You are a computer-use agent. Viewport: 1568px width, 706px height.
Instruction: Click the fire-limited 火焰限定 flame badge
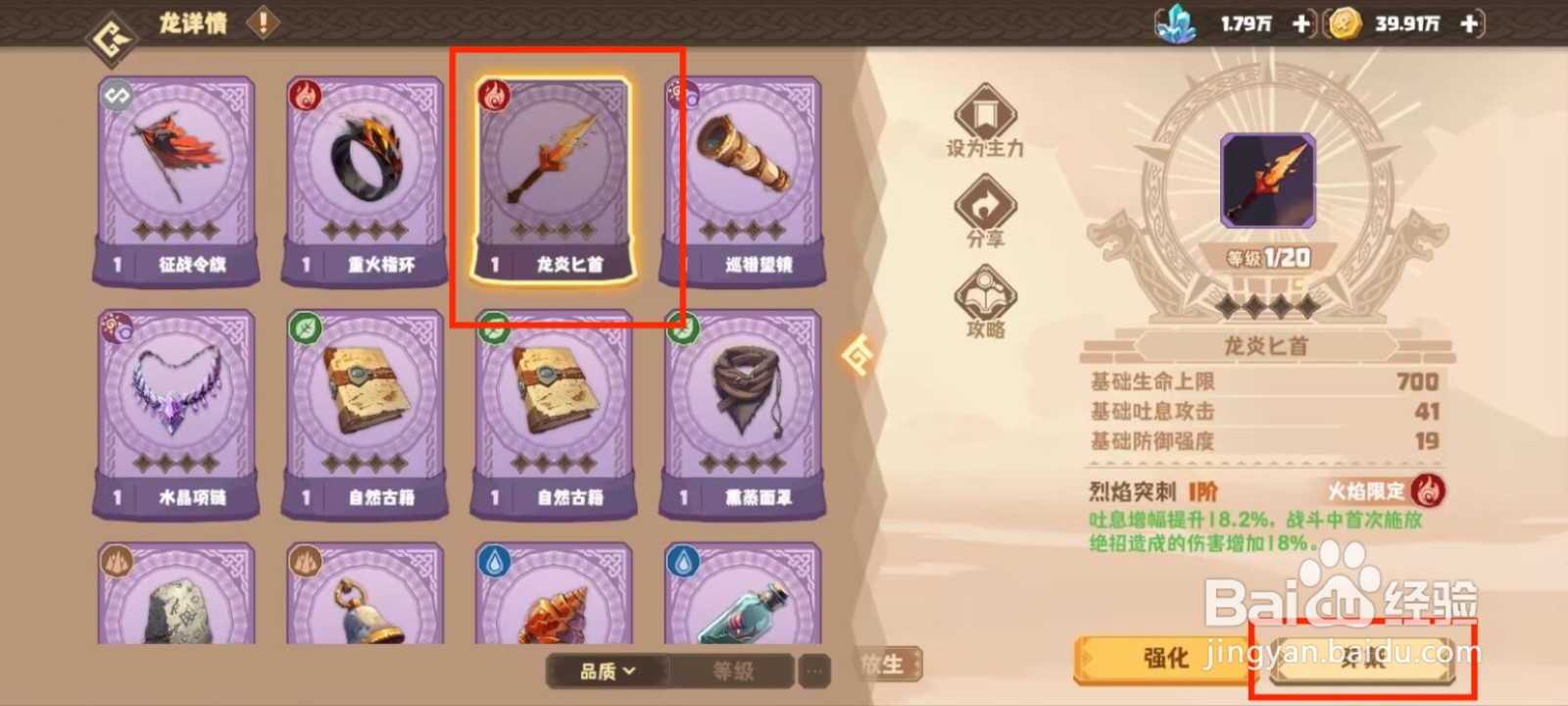click(x=1429, y=491)
